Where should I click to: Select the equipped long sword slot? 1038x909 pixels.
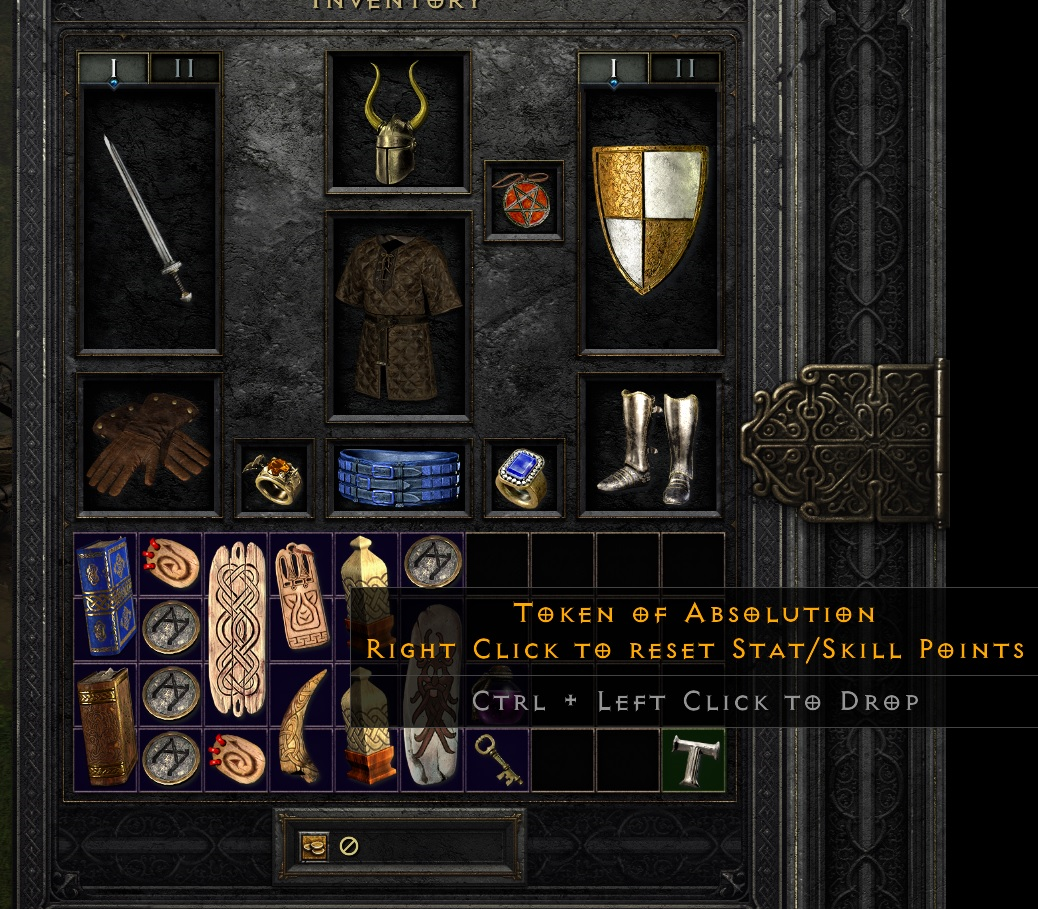(148, 219)
